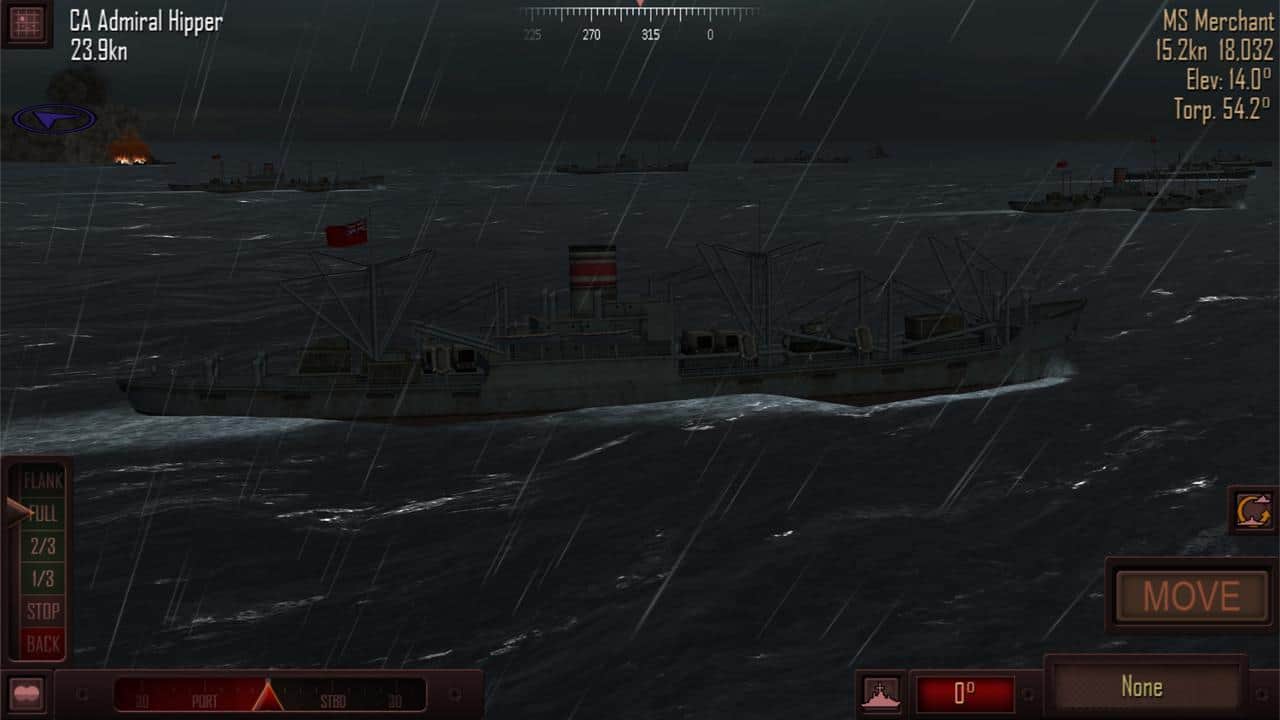Click the MOVE button

(1191, 596)
